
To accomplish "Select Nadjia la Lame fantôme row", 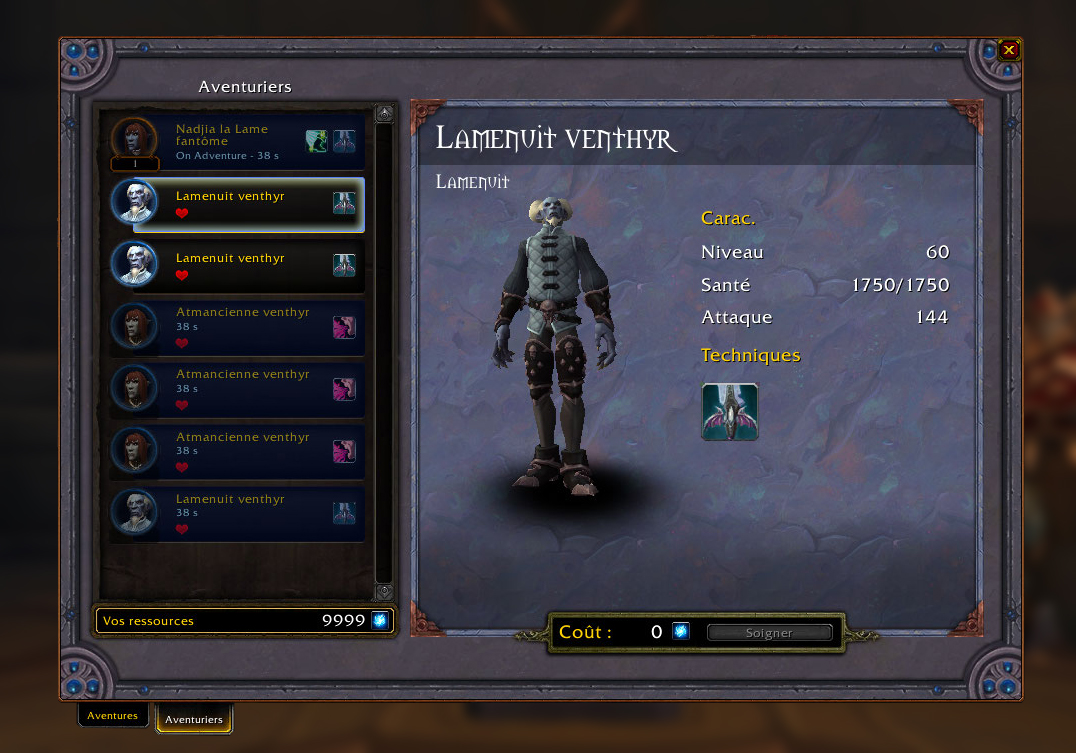I will click(x=237, y=142).
